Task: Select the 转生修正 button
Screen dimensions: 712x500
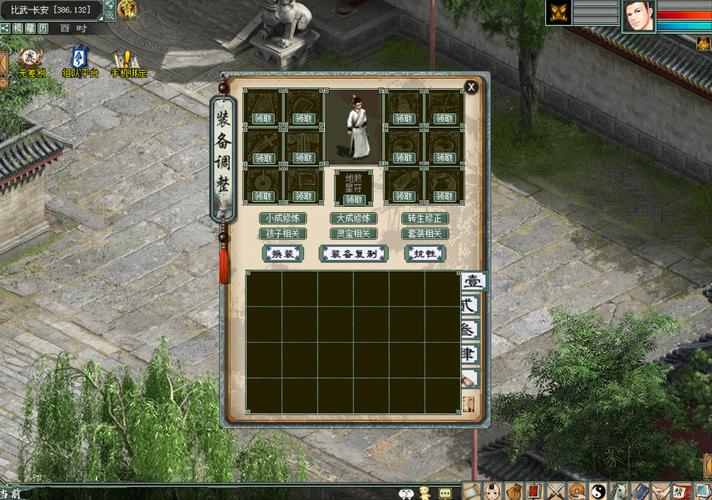Action: [424, 218]
